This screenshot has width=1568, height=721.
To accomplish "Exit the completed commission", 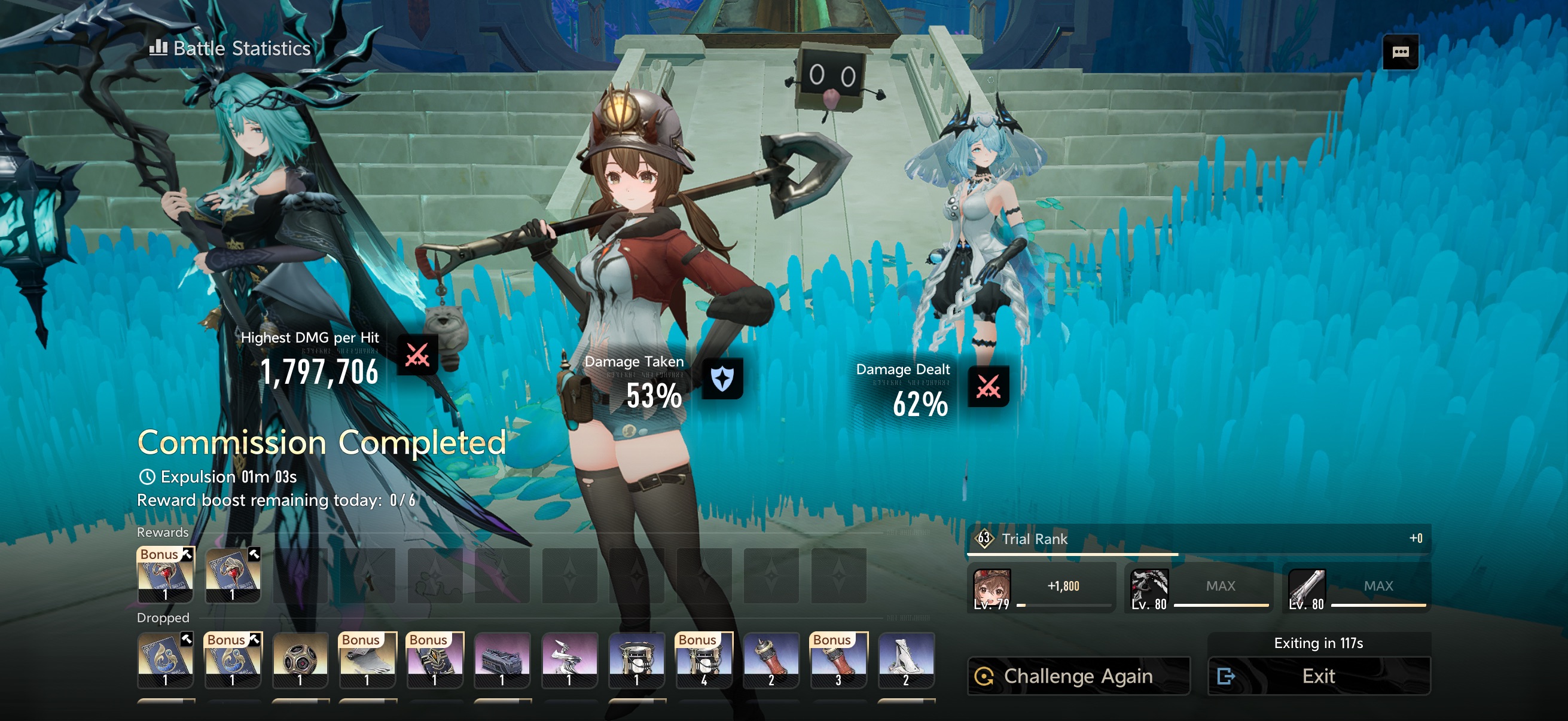I will pos(1319,676).
